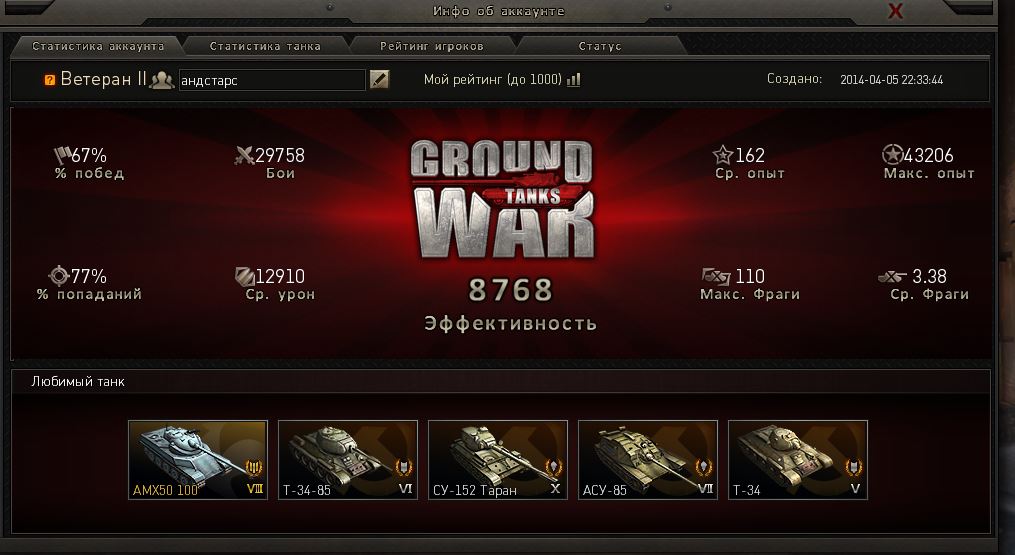Choose the Т-34-85 tank tile
The height and width of the screenshot is (555, 1015).
click(348, 460)
